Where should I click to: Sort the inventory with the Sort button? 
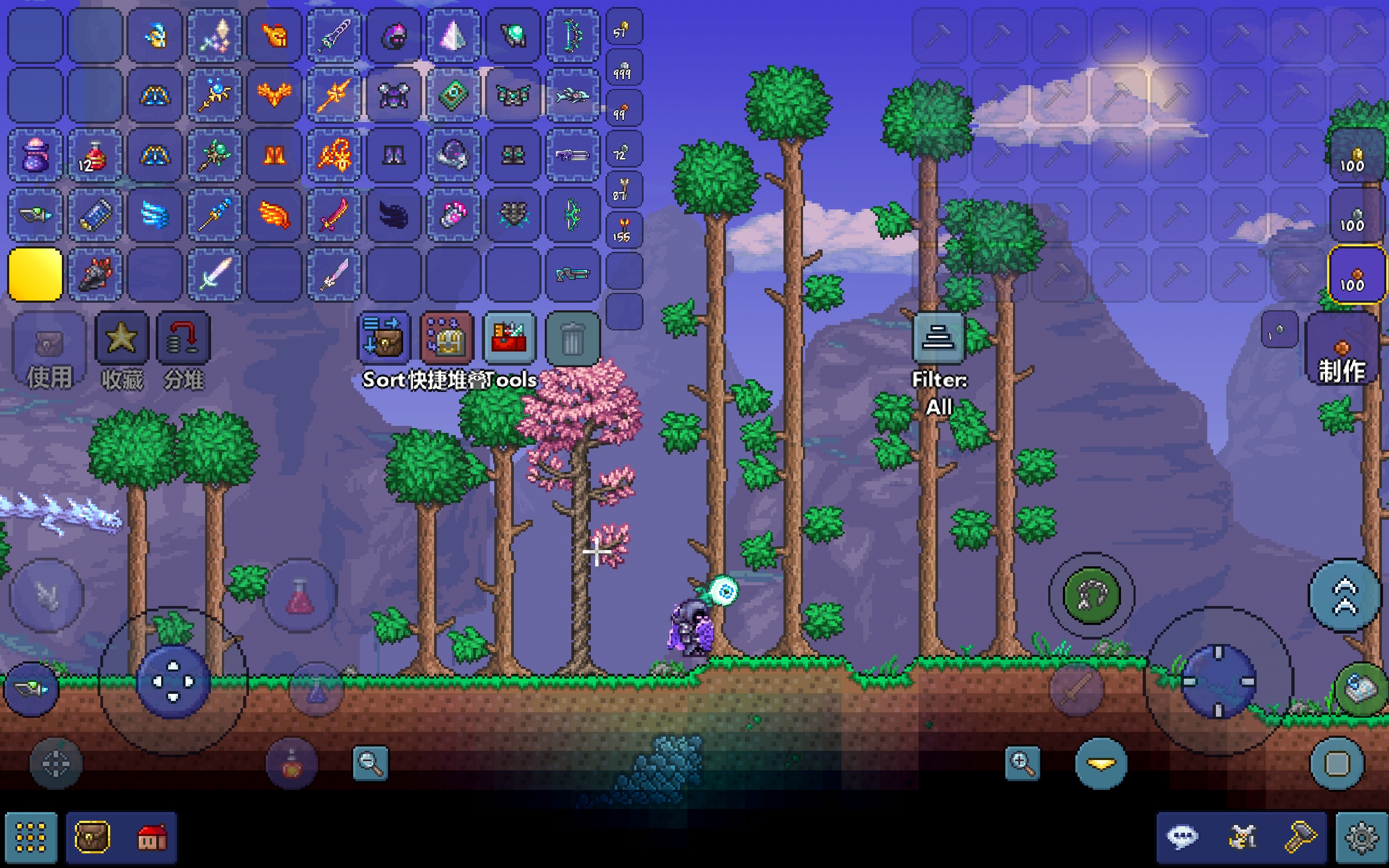coord(383,338)
